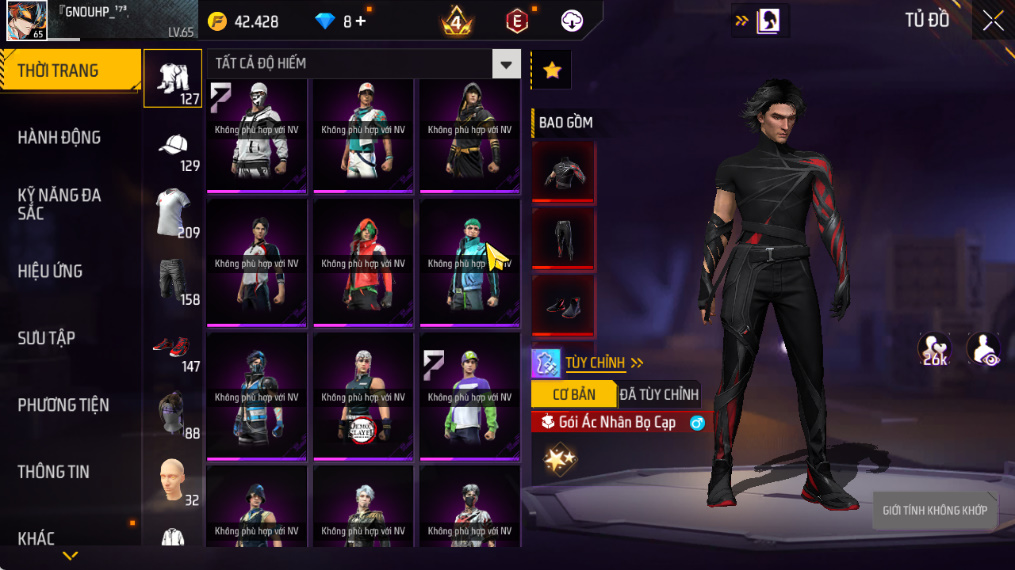Screen dimensions: 1015x570
Task: Go to the Sưu Tập tab
Action: (x=46, y=338)
